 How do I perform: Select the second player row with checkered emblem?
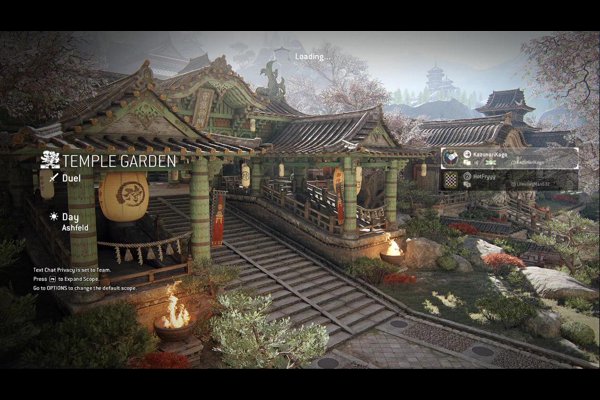tap(510, 179)
